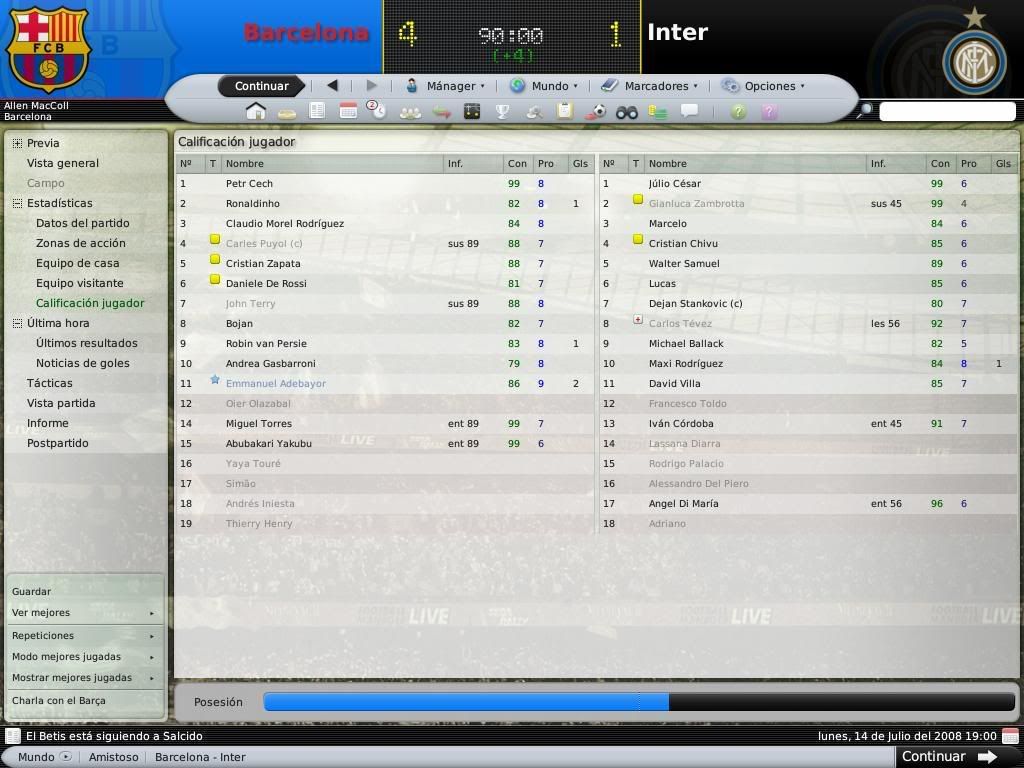Open Últimos resultados
Screen dimensions: 1024x768
[87, 343]
